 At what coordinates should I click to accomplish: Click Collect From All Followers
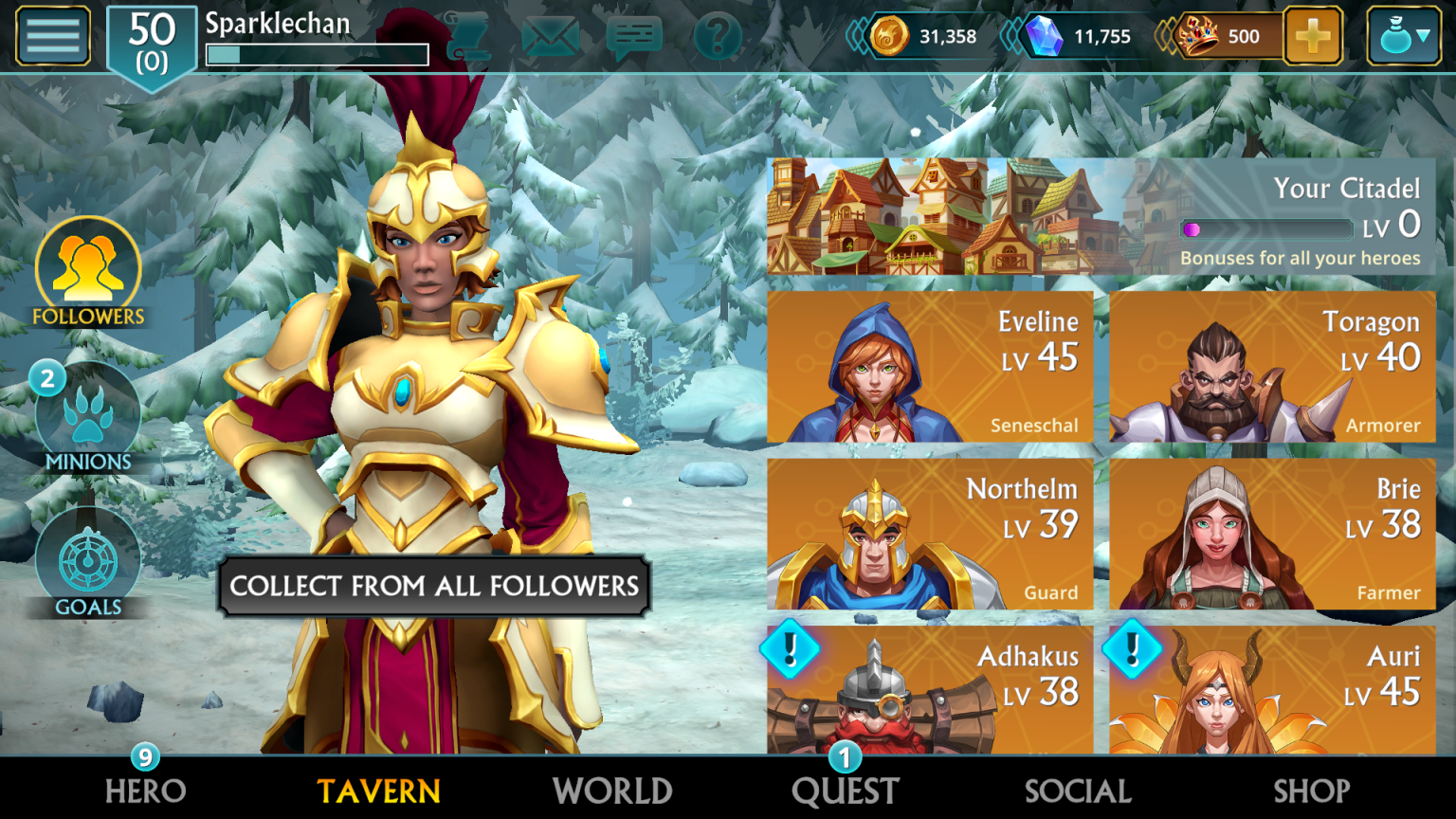point(434,586)
